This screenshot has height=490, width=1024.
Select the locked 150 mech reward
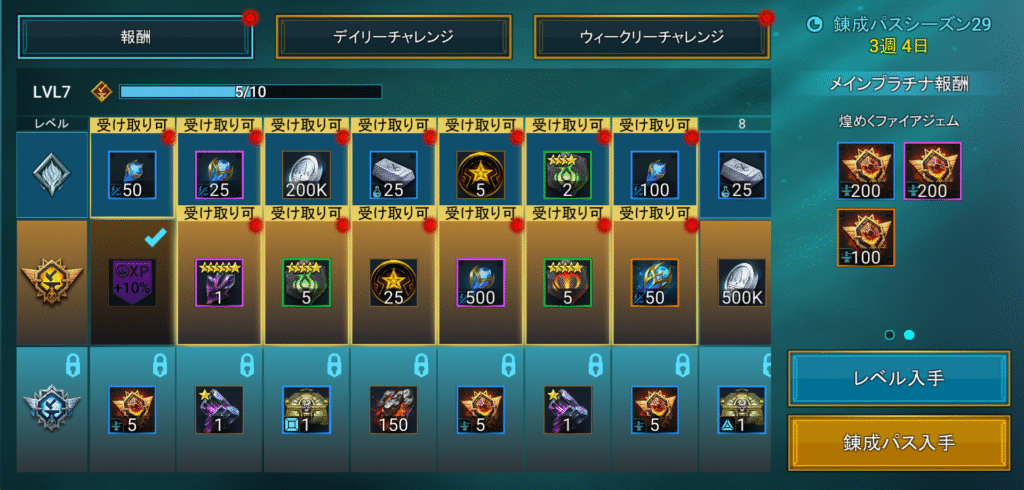click(x=394, y=410)
